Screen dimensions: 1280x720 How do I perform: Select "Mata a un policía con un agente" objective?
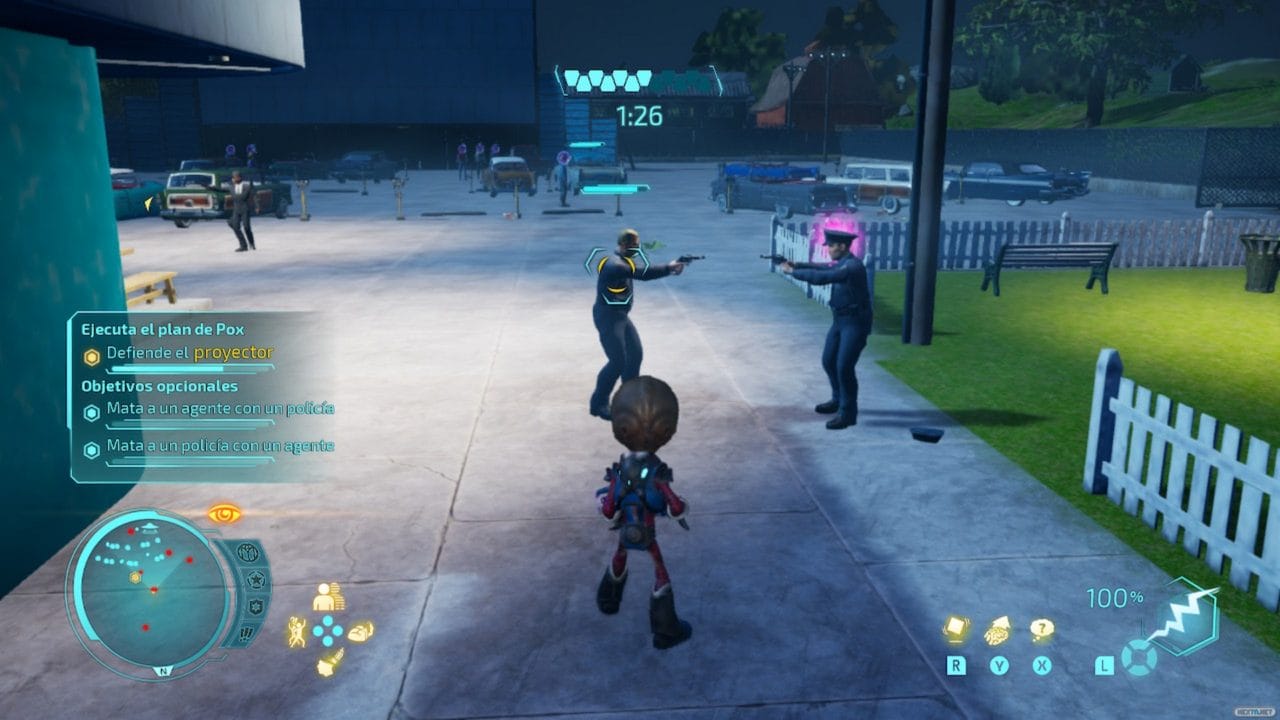pos(220,446)
